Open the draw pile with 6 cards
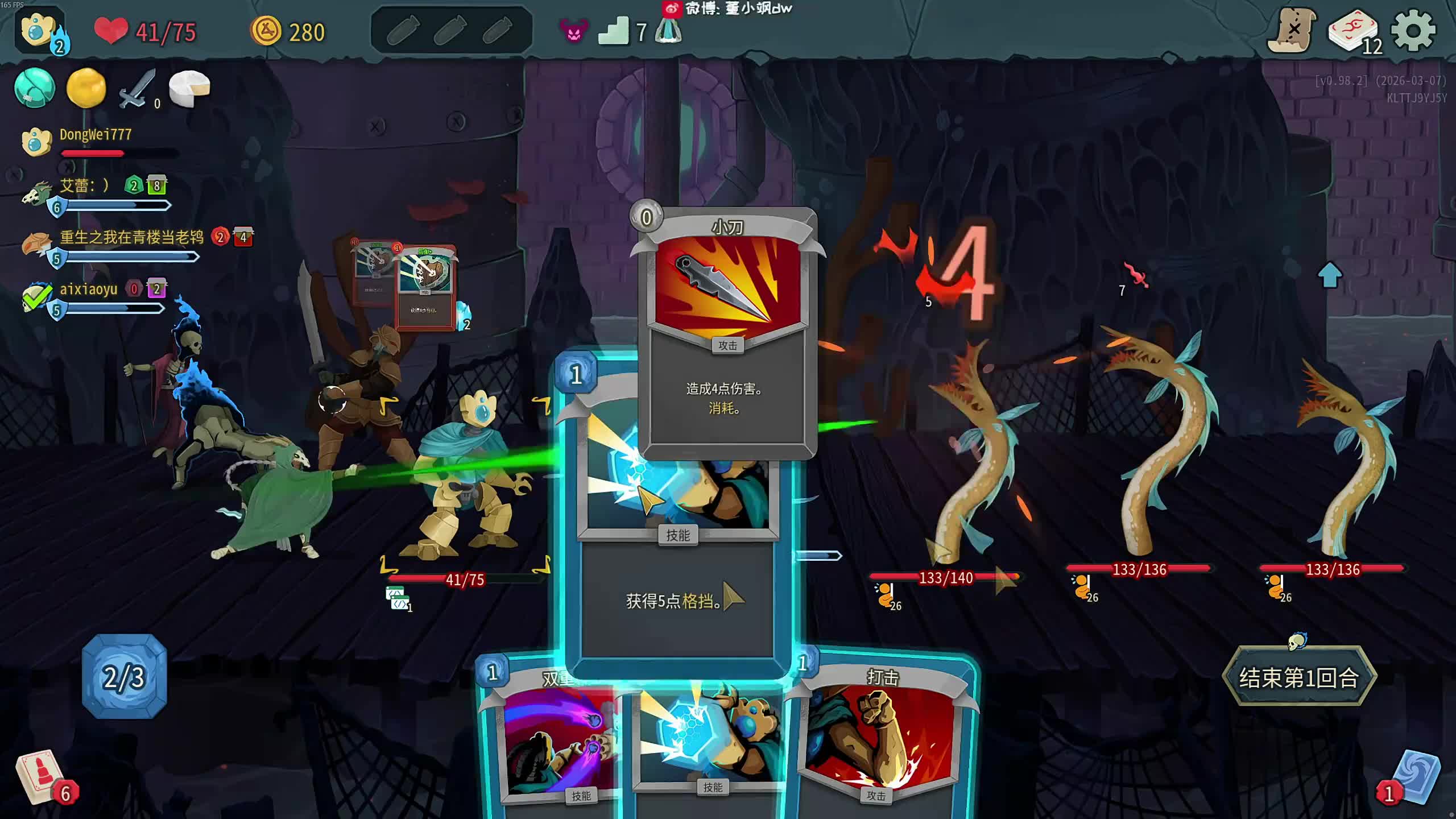This screenshot has height=819, width=1456. click(43, 776)
